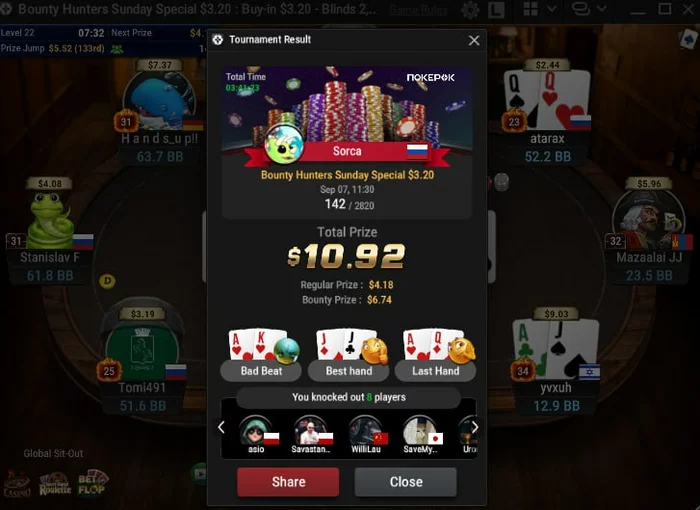Select knocked-out player asio's avatar
This screenshot has width=700, height=510.
[x=255, y=431]
